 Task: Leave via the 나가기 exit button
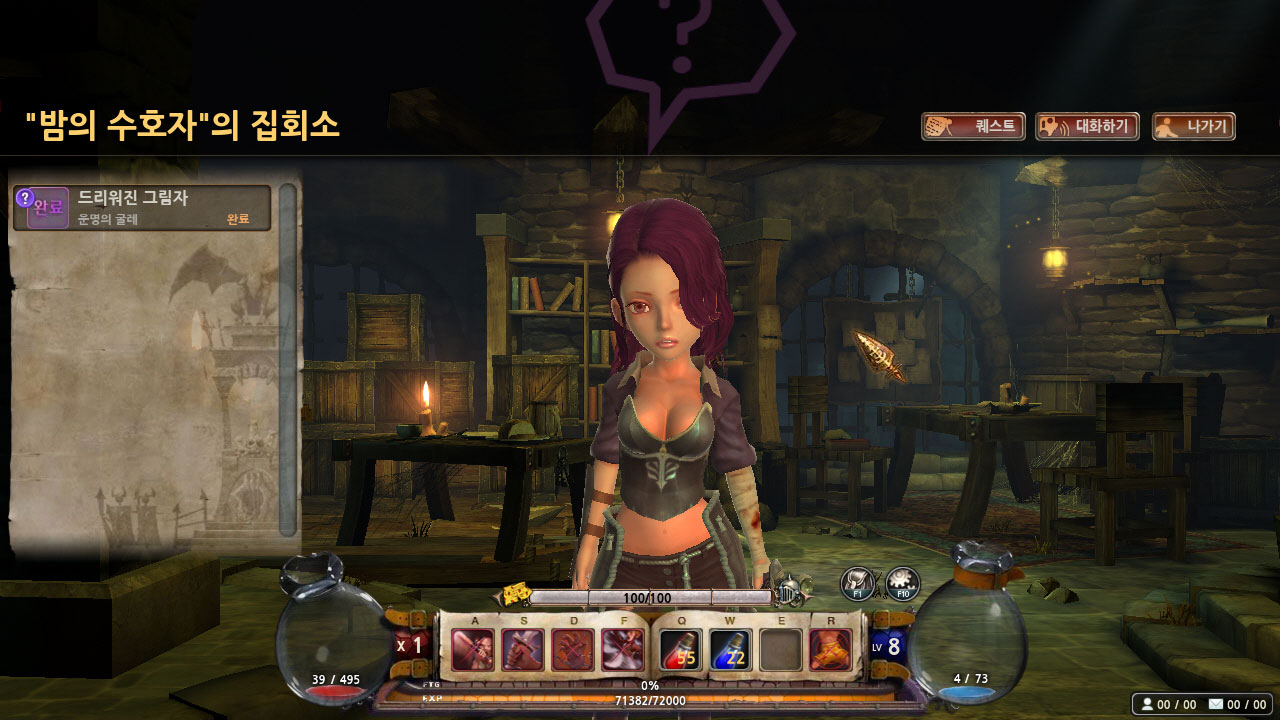coord(1194,127)
